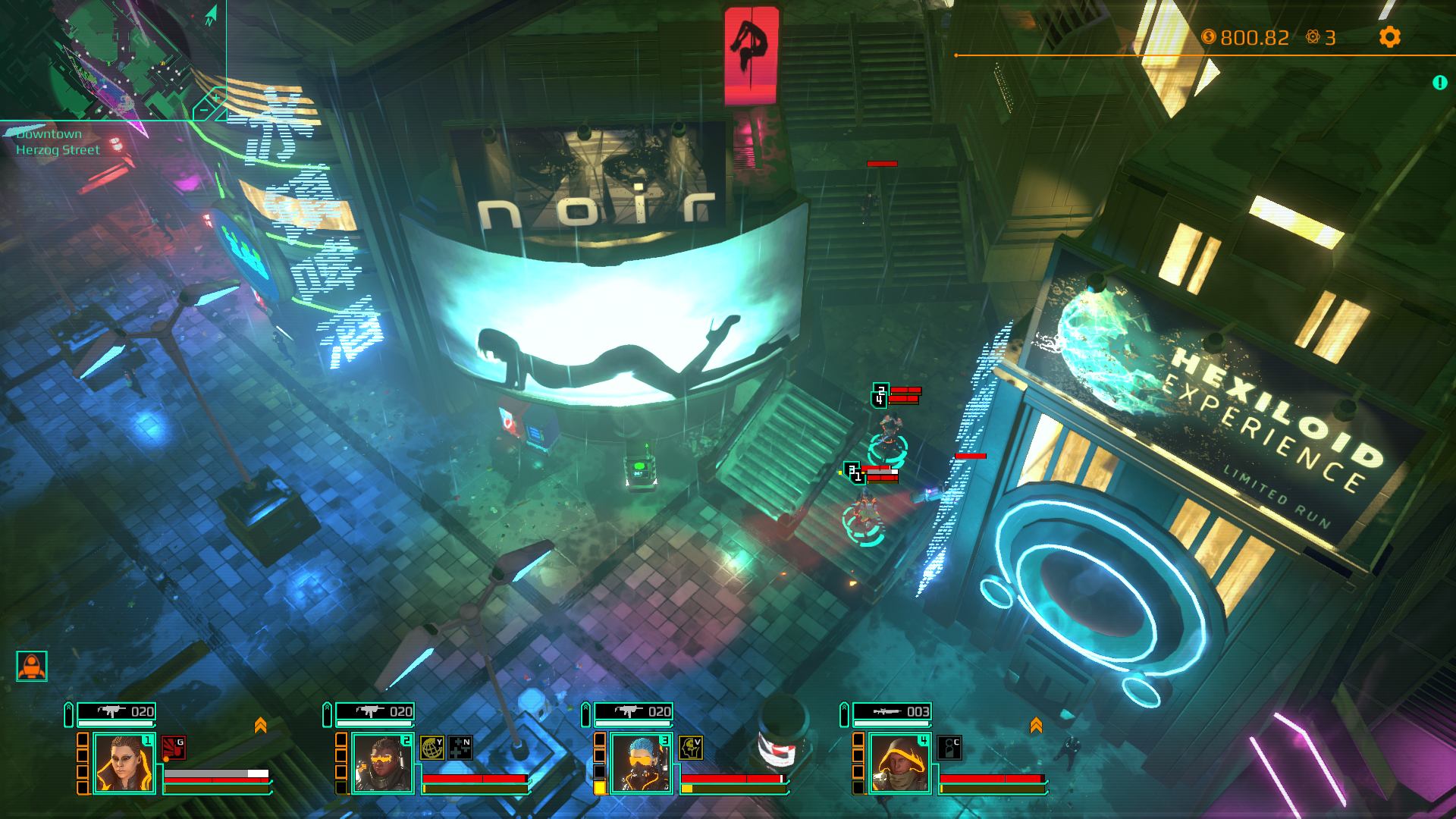Zoom in the minimap with plus button
The image size is (1456, 819).
click(x=216, y=98)
